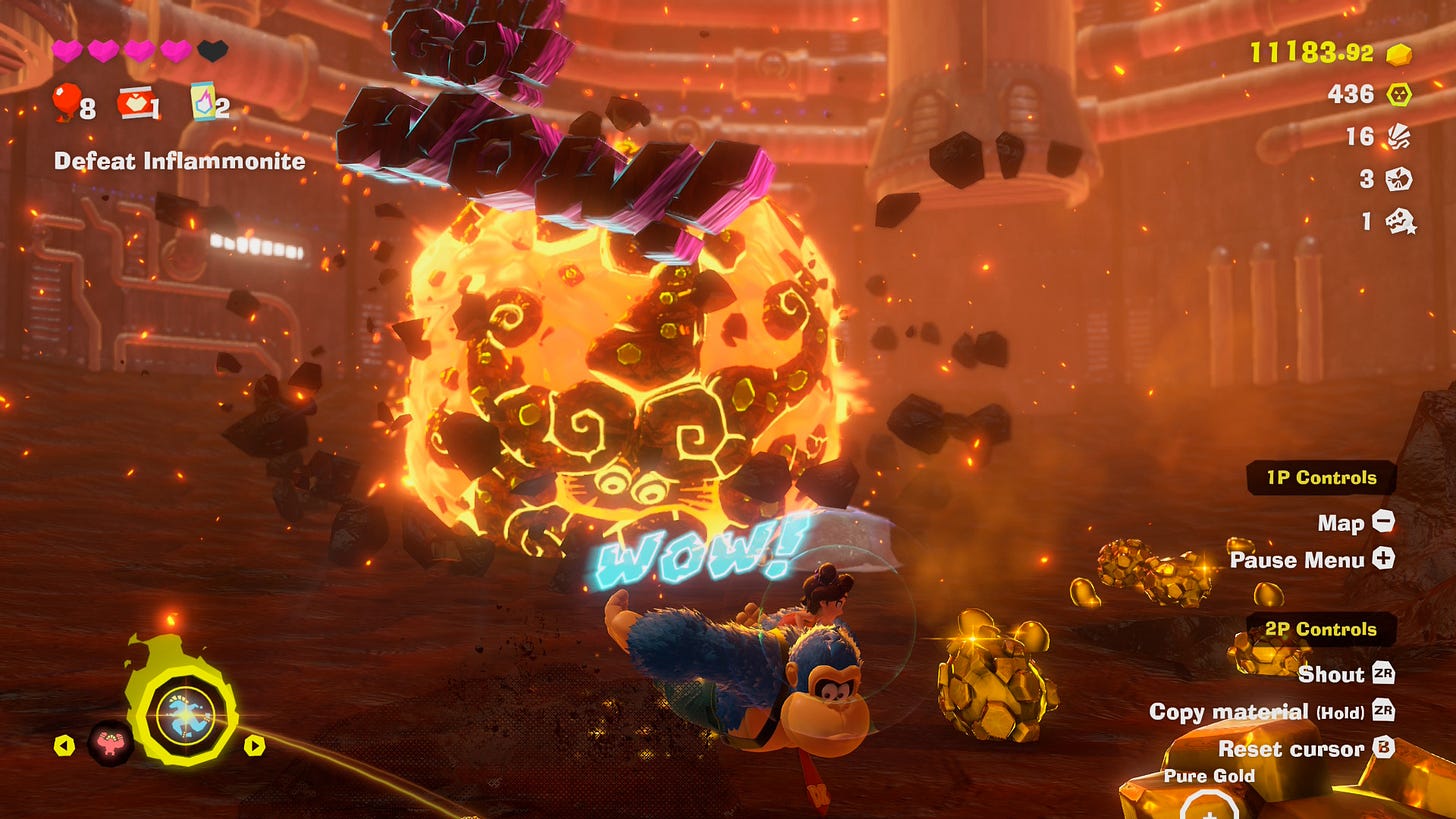The height and width of the screenshot is (819, 1456).
Task: Click the 1P Controls header
Action: tap(1321, 478)
